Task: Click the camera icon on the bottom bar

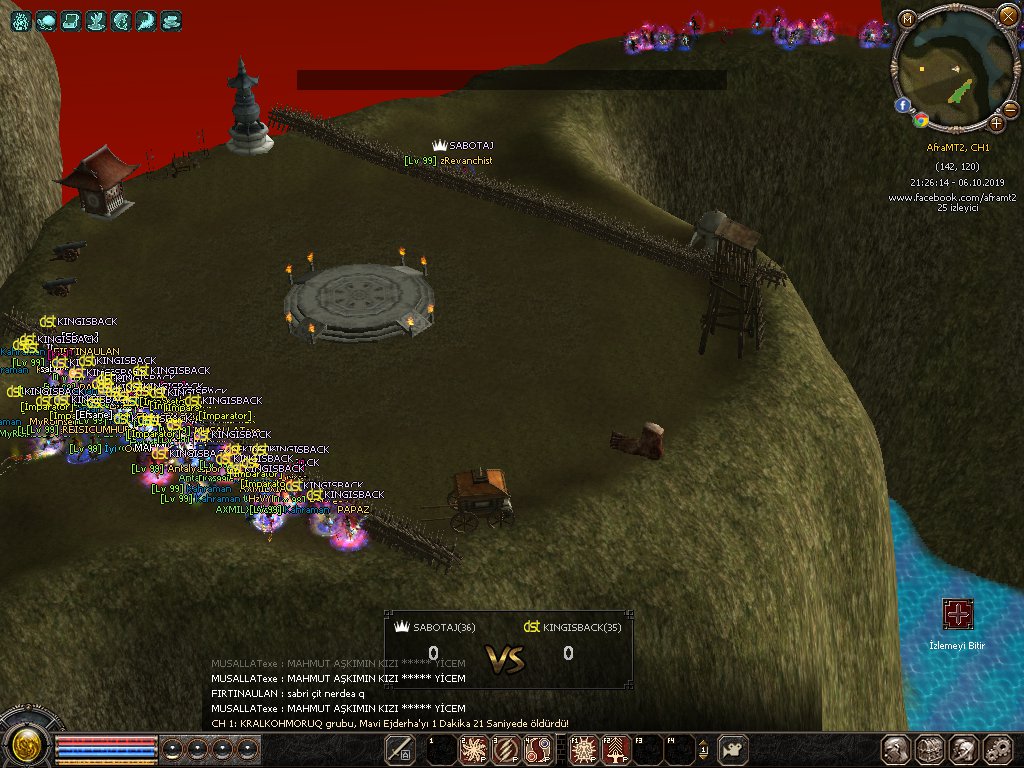Action: tap(734, 749)
